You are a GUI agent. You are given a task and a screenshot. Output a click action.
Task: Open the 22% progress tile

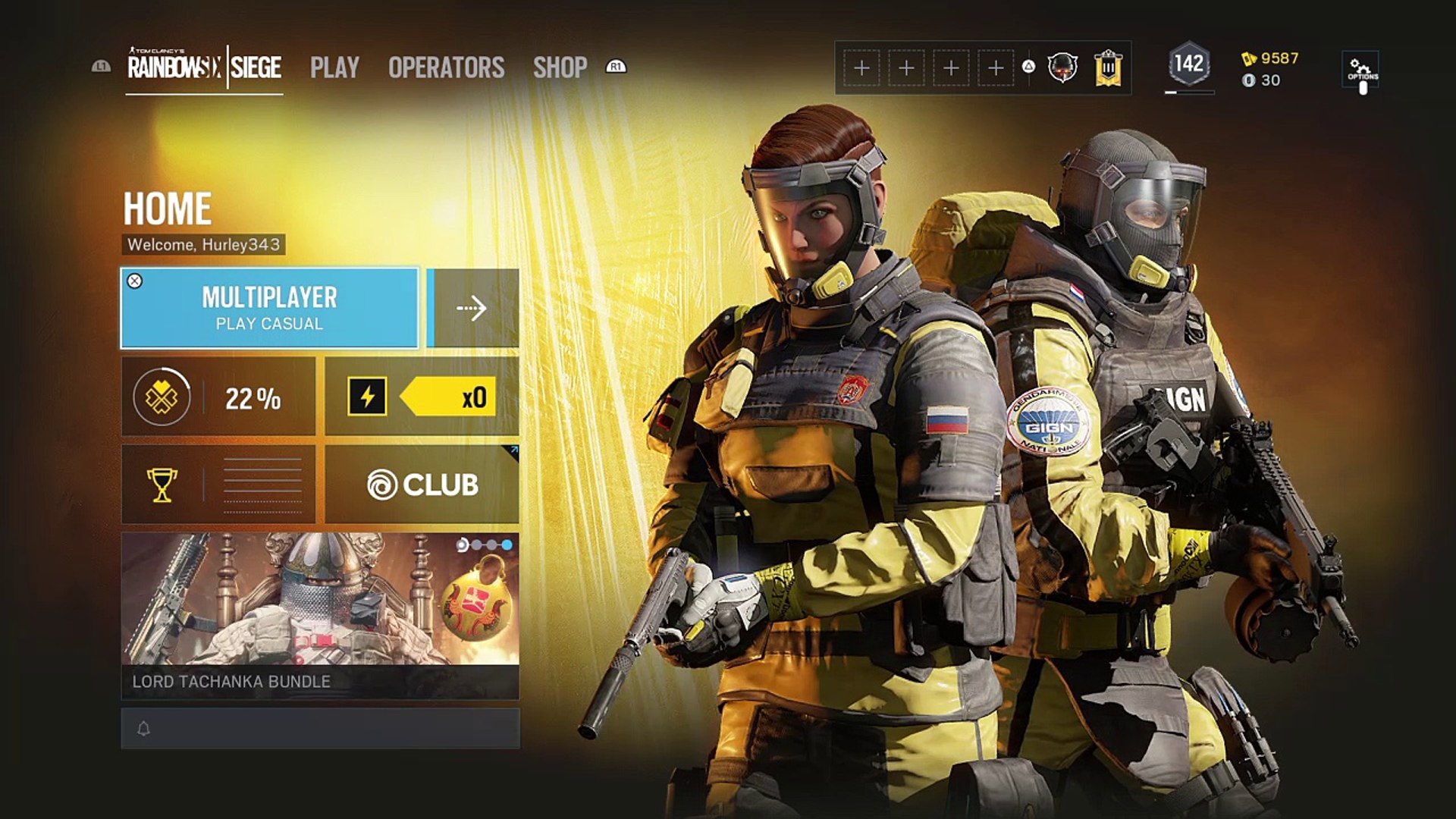point(218,397)
